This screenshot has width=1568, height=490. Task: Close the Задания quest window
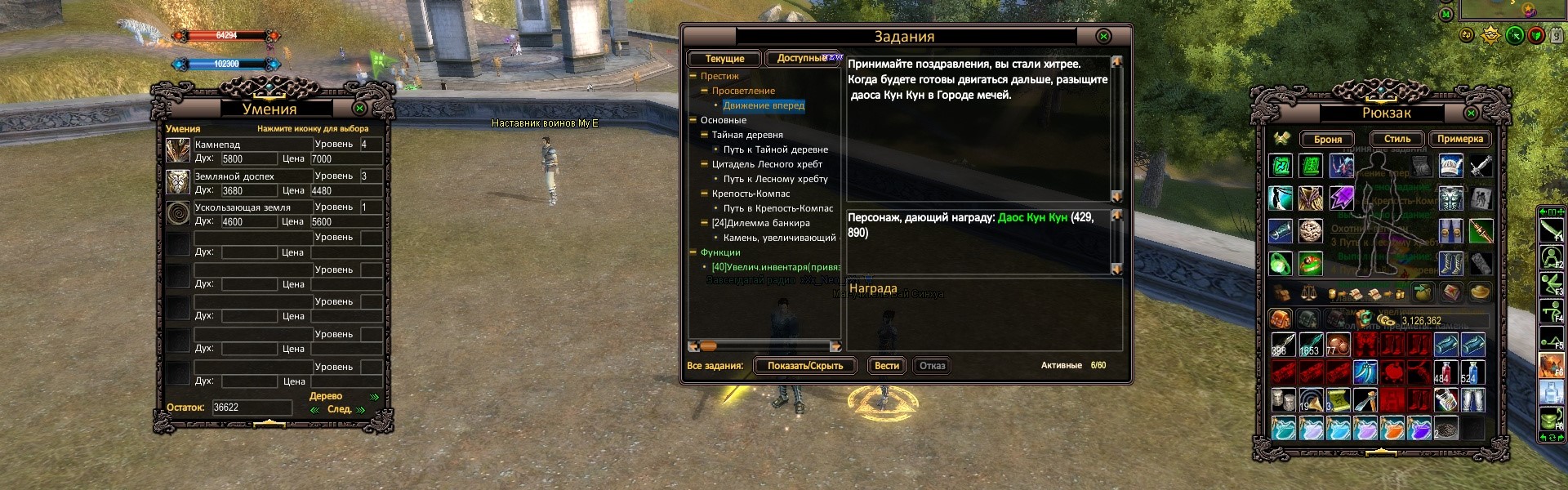click(1103, 37)
